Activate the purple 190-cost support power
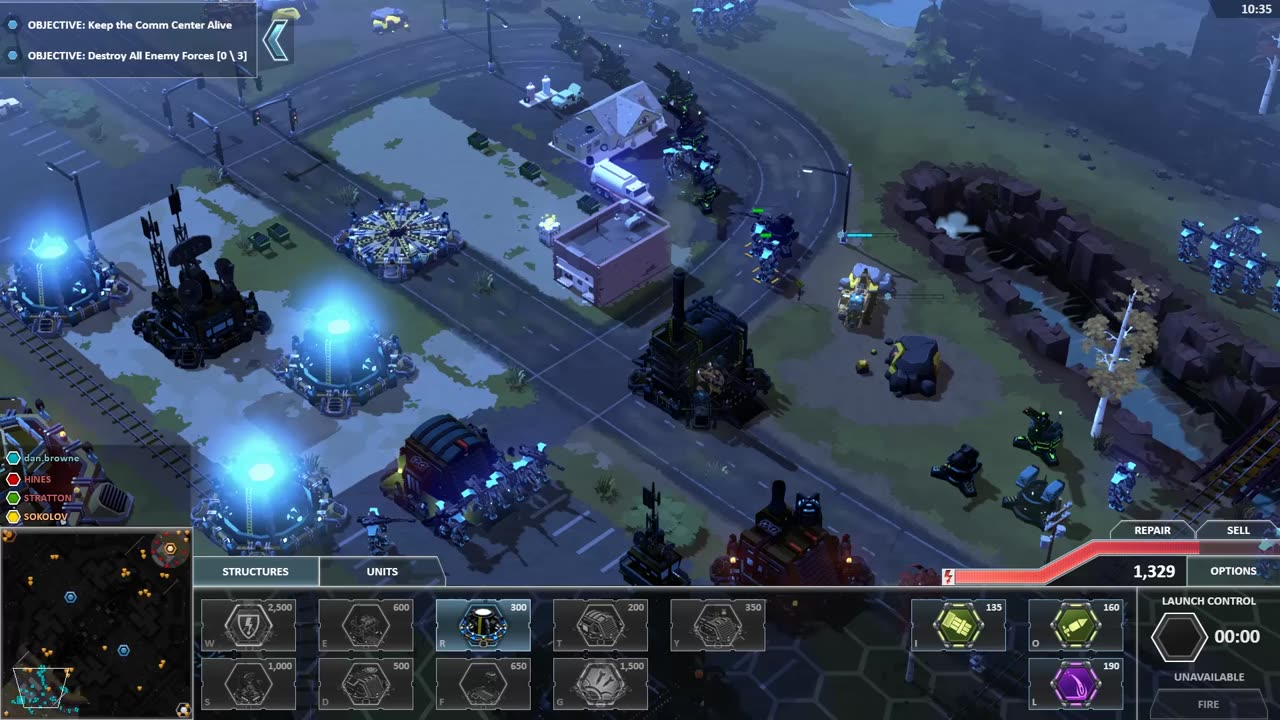Viewport: 1280px width, 720px height. tap(1075, 684)
